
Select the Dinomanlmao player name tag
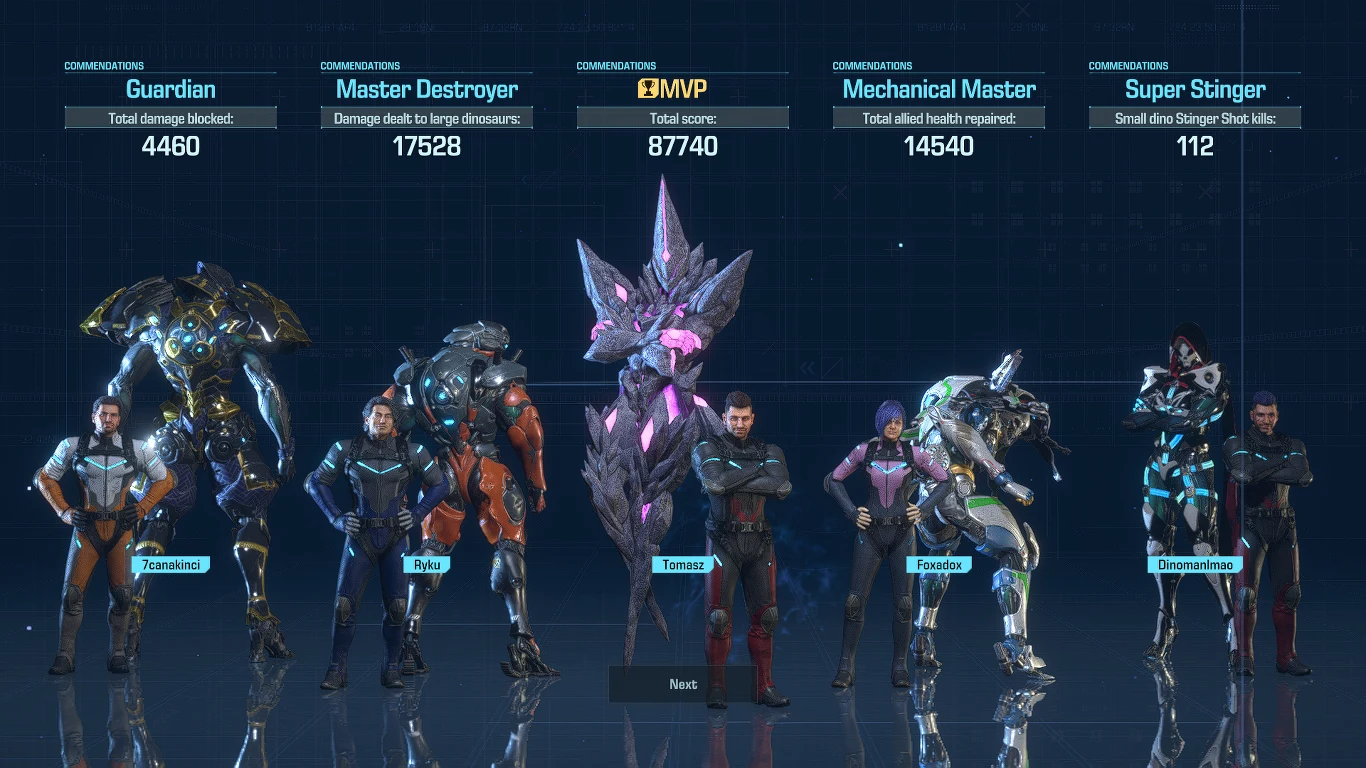[x=1195, y=565]
